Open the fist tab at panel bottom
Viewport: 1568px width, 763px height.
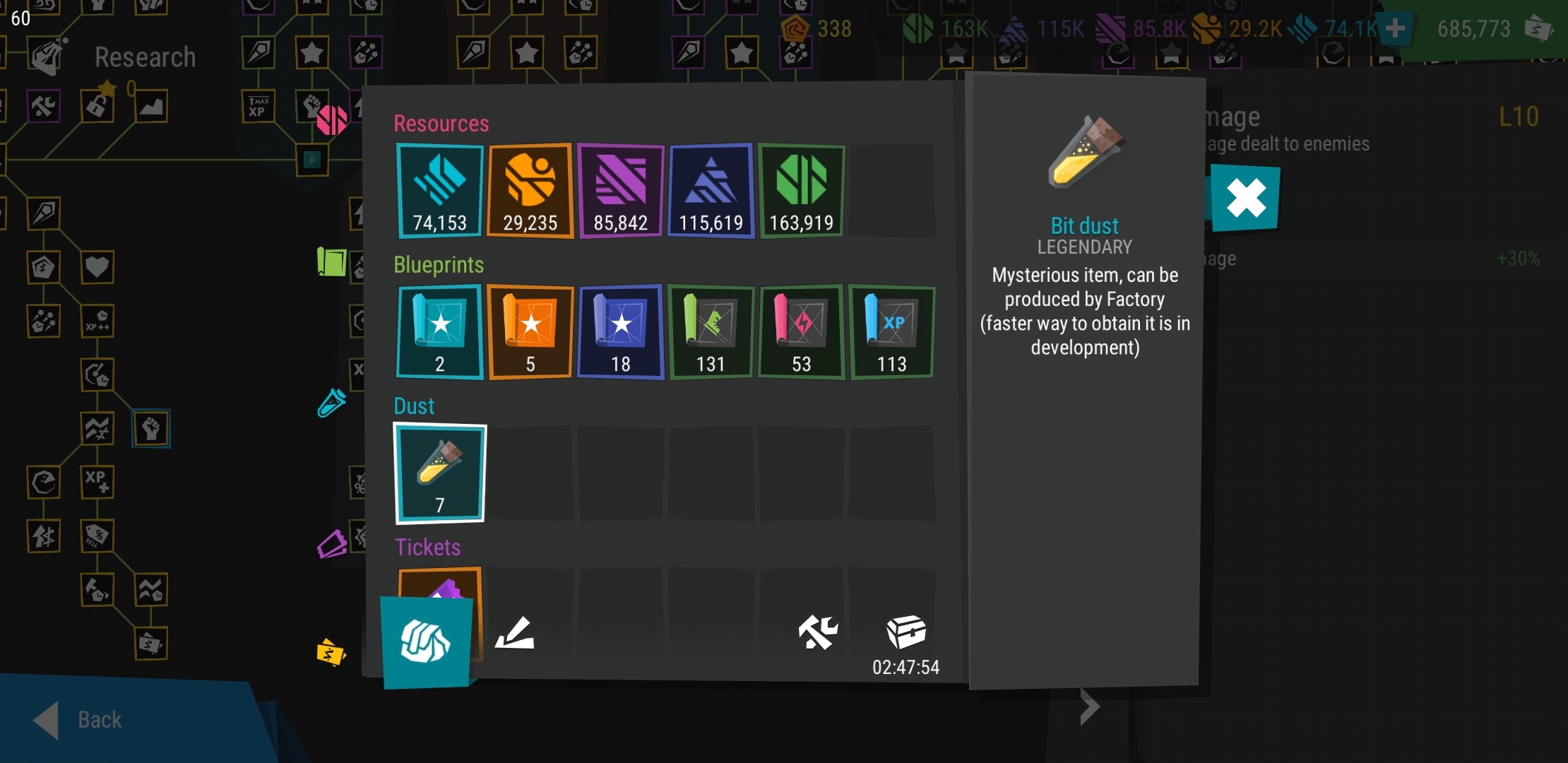[x=426, y=642]
